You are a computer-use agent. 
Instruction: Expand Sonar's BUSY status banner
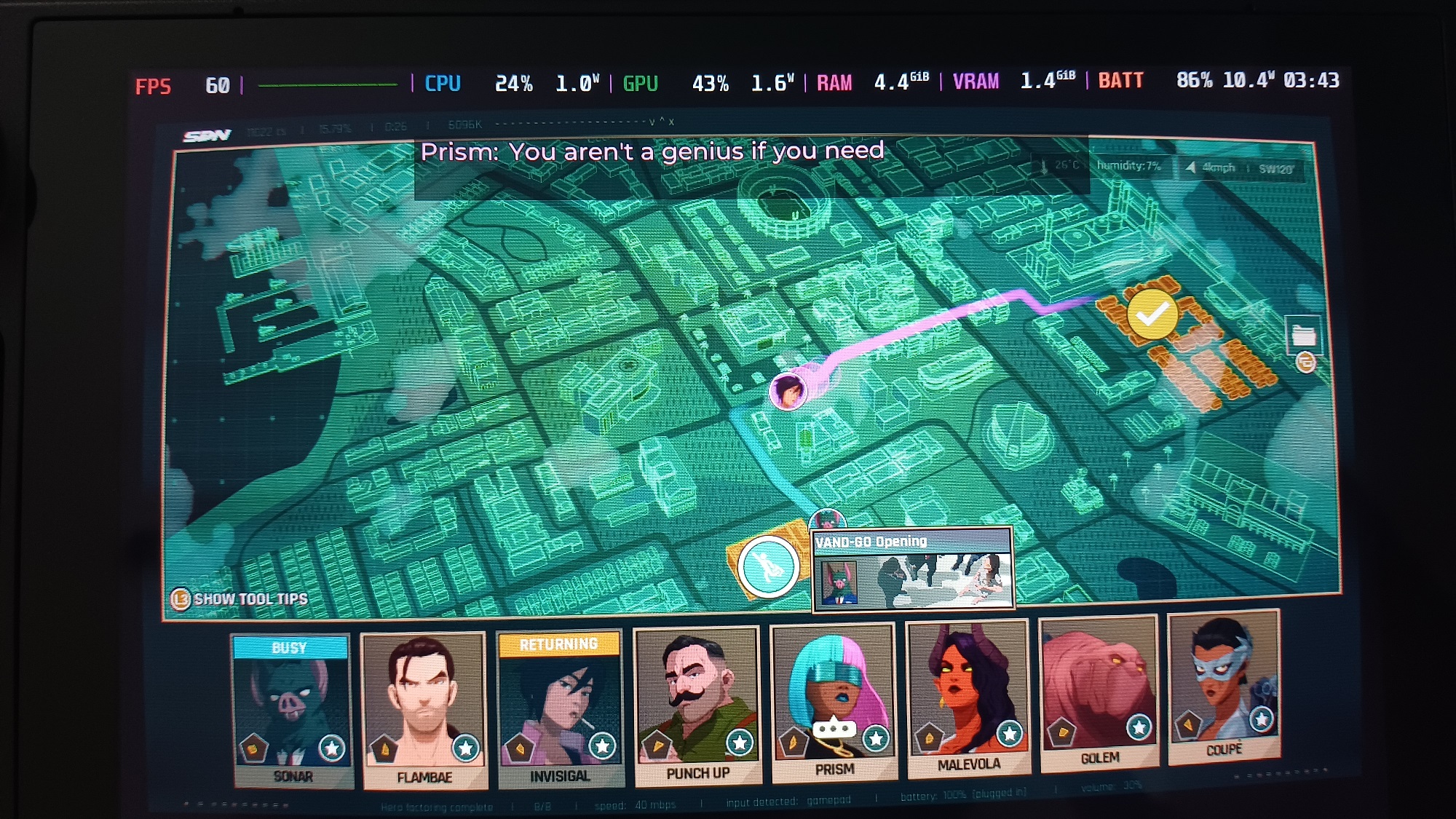click(290, 648)
